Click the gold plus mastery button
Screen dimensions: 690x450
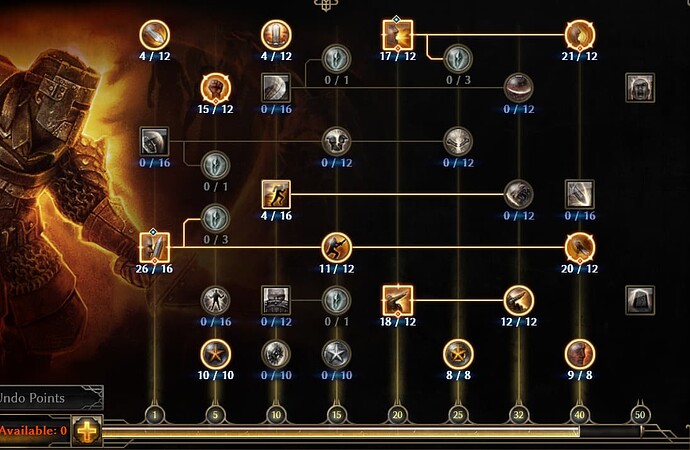pyautogui.click(x=88, y=431)
